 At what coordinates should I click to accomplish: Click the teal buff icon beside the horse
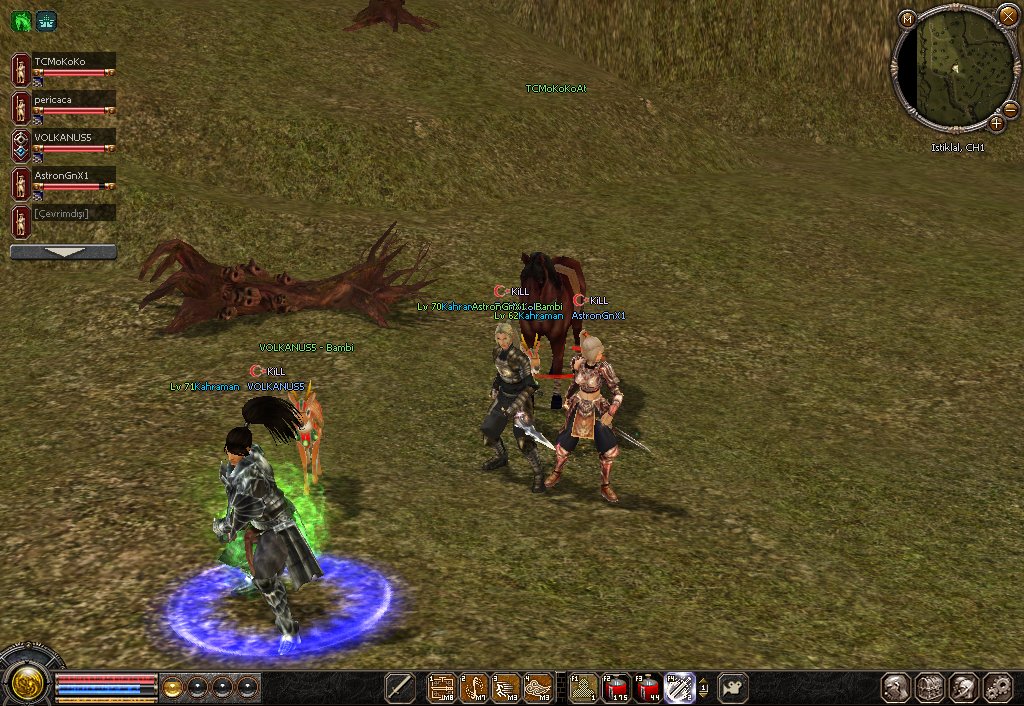[46, 21]
